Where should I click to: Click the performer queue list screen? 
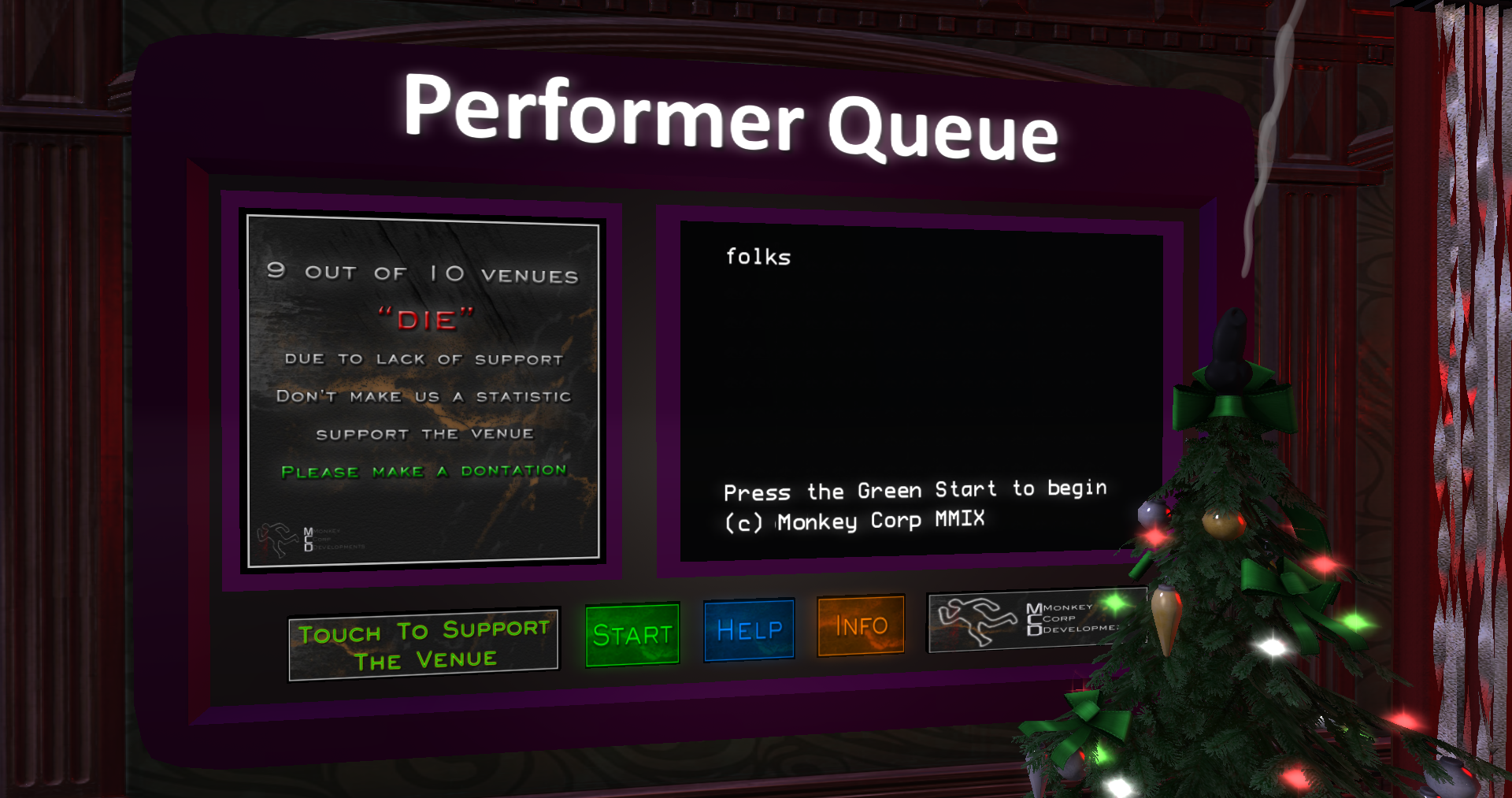[920, 392]
